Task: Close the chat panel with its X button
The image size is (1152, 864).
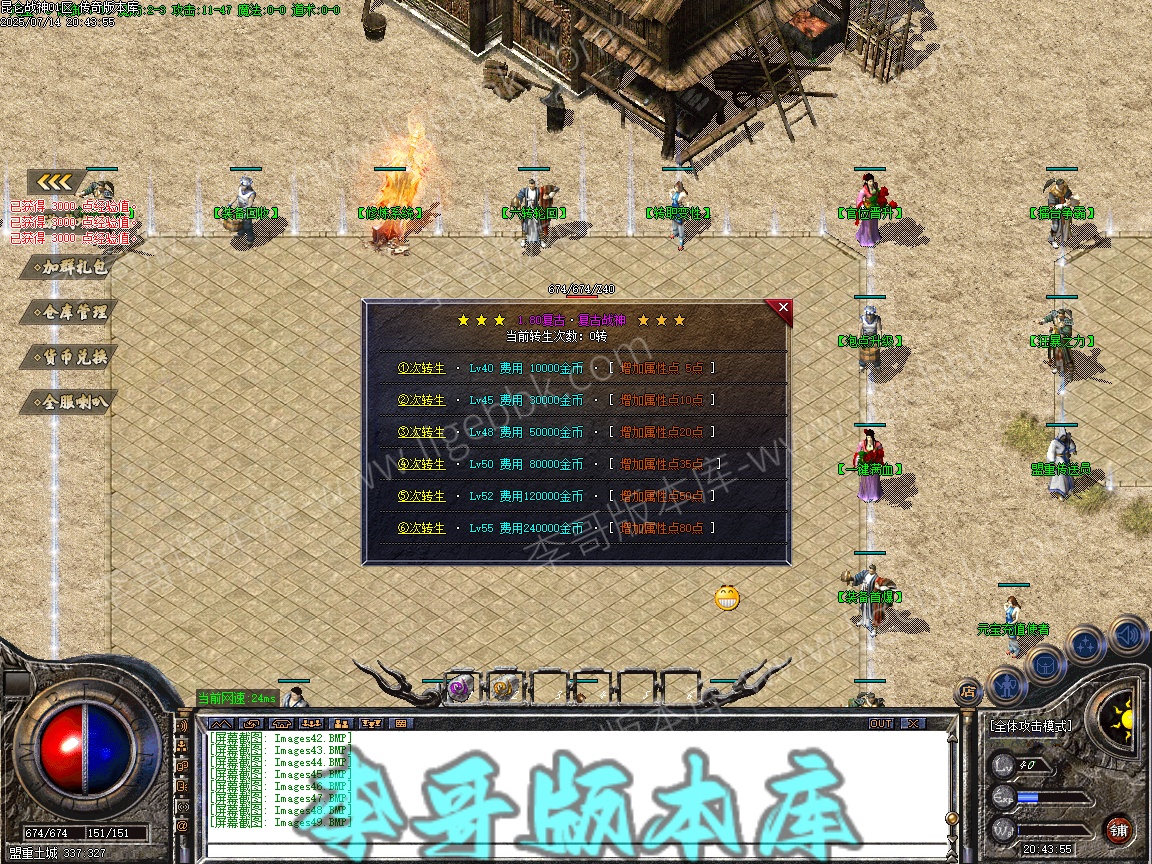Action: coord(913,723)
